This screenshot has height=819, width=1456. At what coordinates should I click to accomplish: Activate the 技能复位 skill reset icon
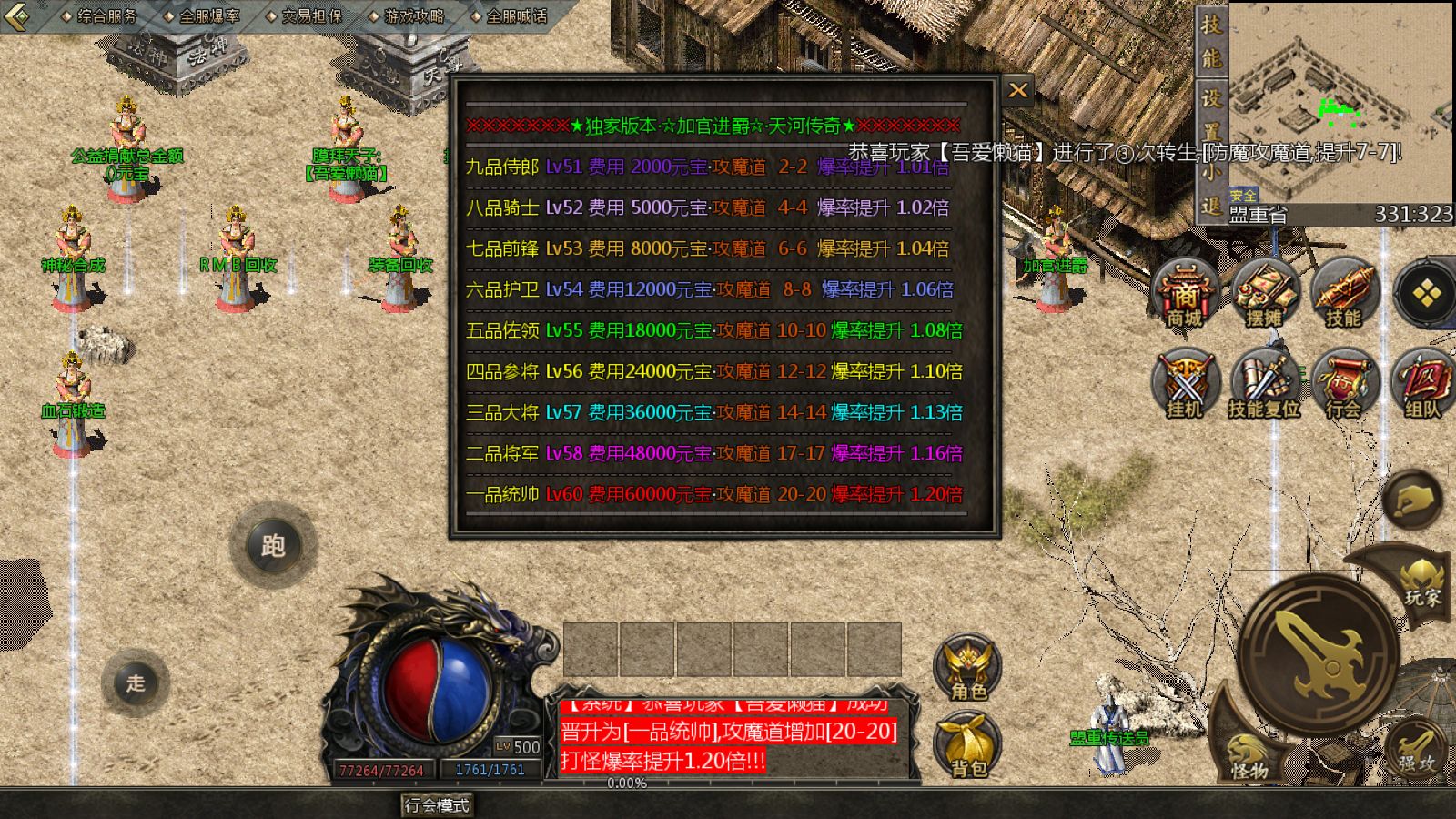click(x=1264, y=384)
